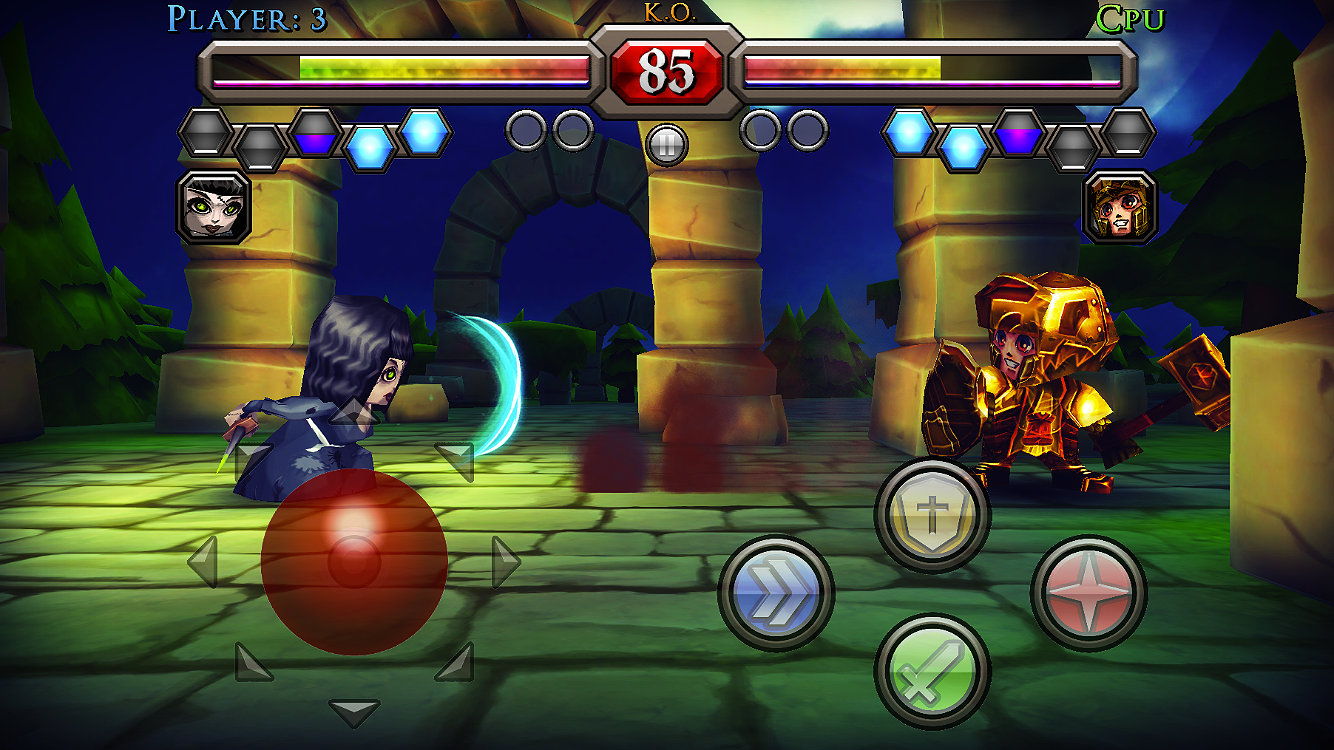Image resolution: width=1334 pixels, height=750 pixels.
Task: Click the D-pad left arrow
Action: point(203,562)
